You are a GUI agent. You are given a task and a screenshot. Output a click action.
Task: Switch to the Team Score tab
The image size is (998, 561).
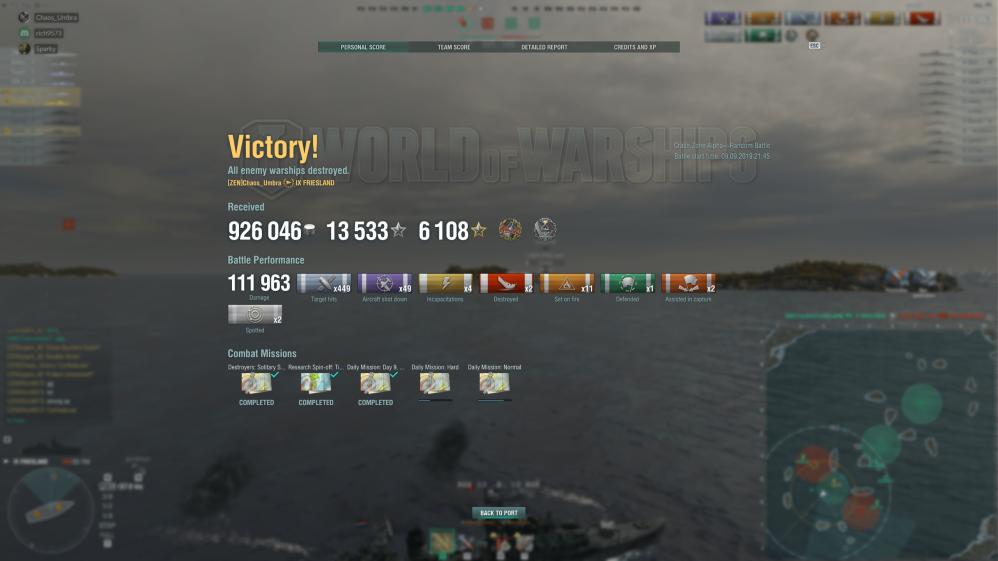point(453,47)
